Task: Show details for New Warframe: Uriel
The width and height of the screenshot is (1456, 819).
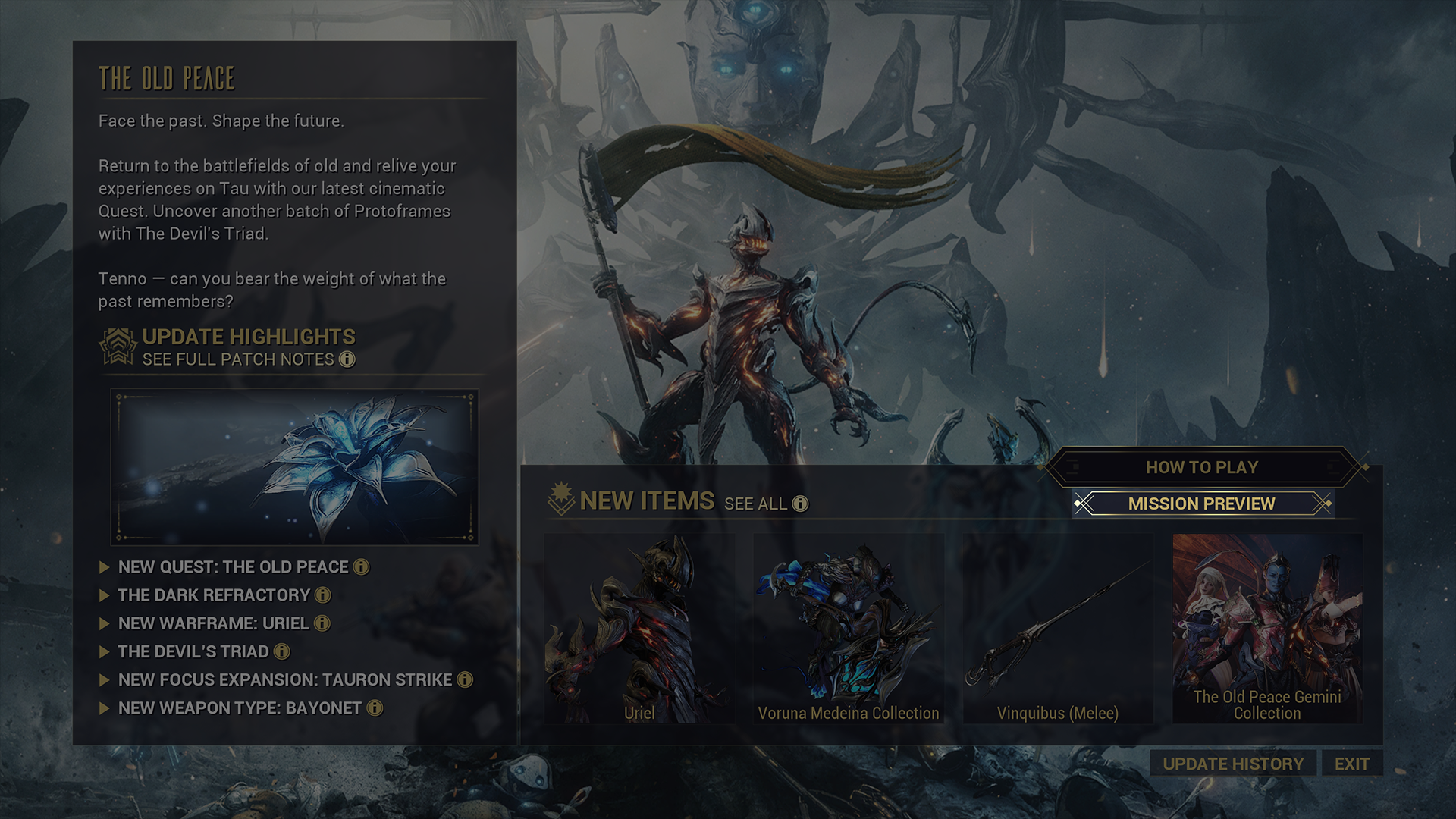Action: [213, 623]
